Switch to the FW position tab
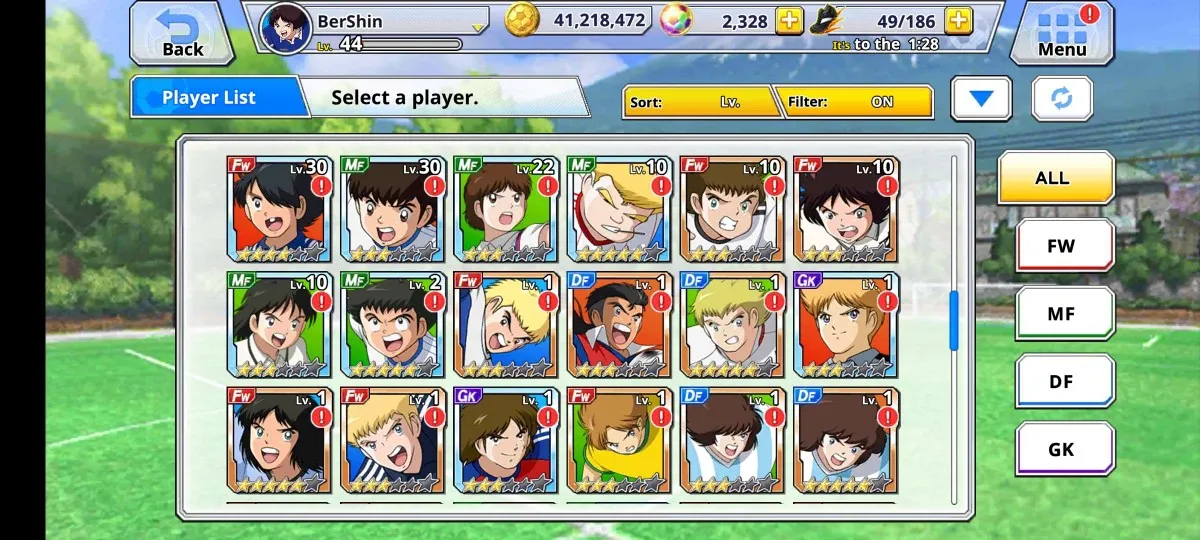The height and width of the screenshot is (540, 1200). click(x=1064, y=245)
